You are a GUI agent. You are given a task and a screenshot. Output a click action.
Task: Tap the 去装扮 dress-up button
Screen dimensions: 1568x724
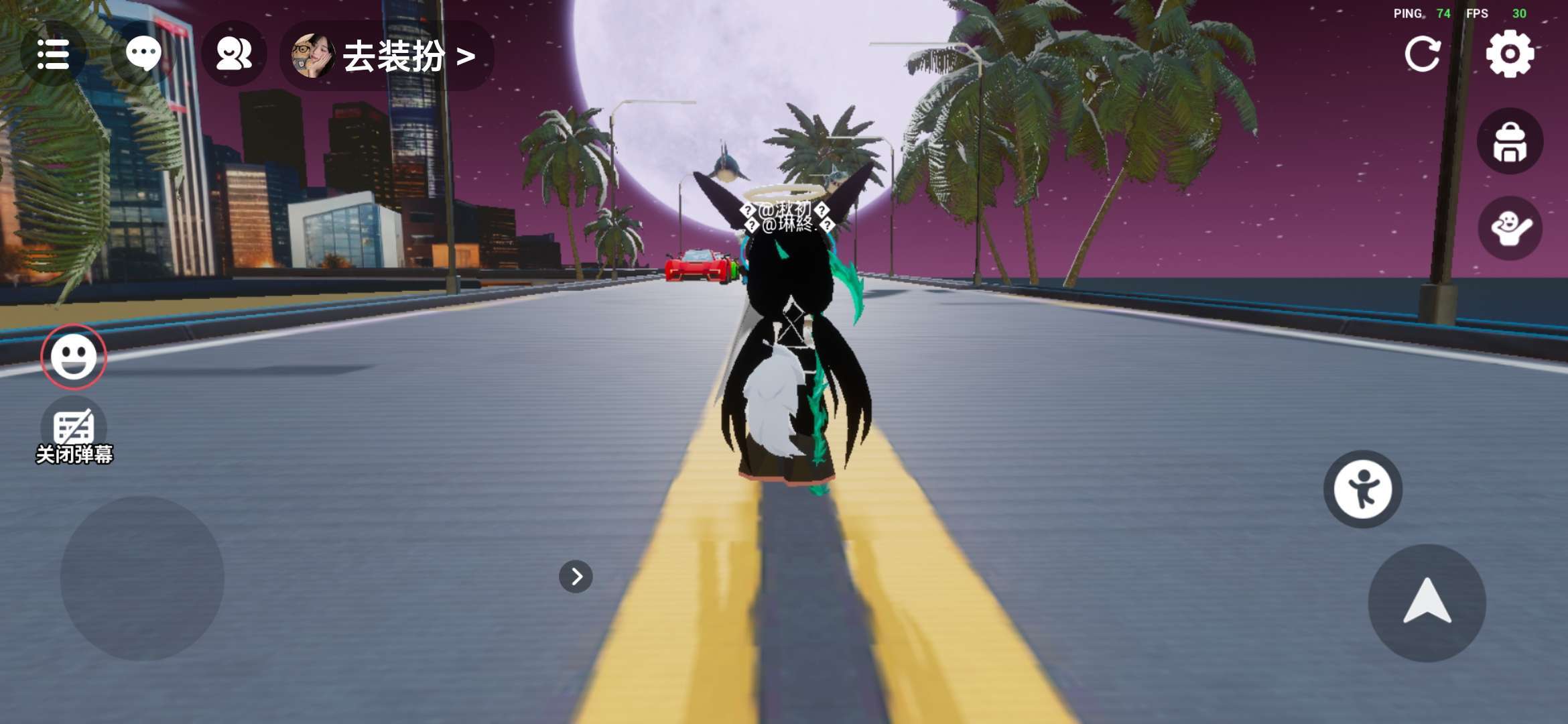pos(387,56)
